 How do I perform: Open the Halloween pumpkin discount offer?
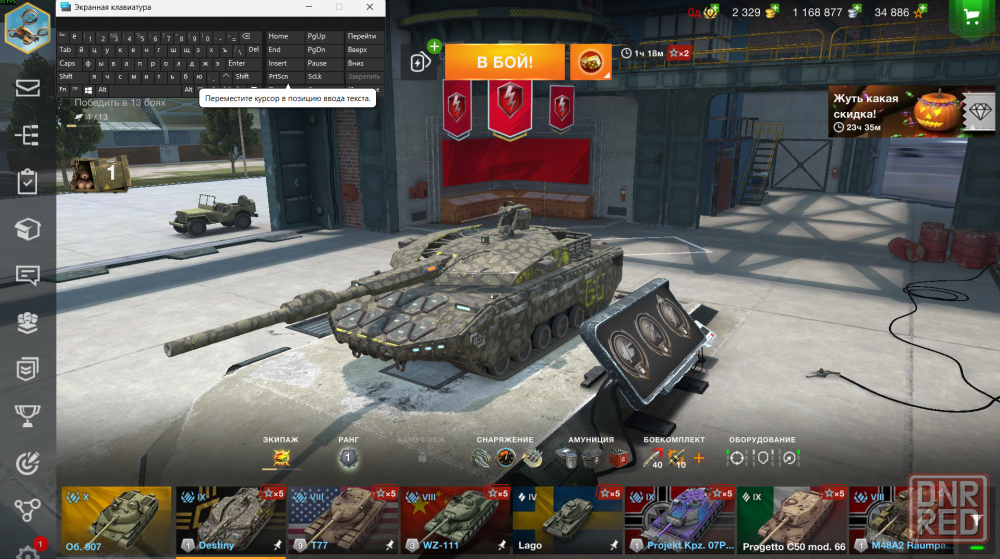click(x=896, y=111)
